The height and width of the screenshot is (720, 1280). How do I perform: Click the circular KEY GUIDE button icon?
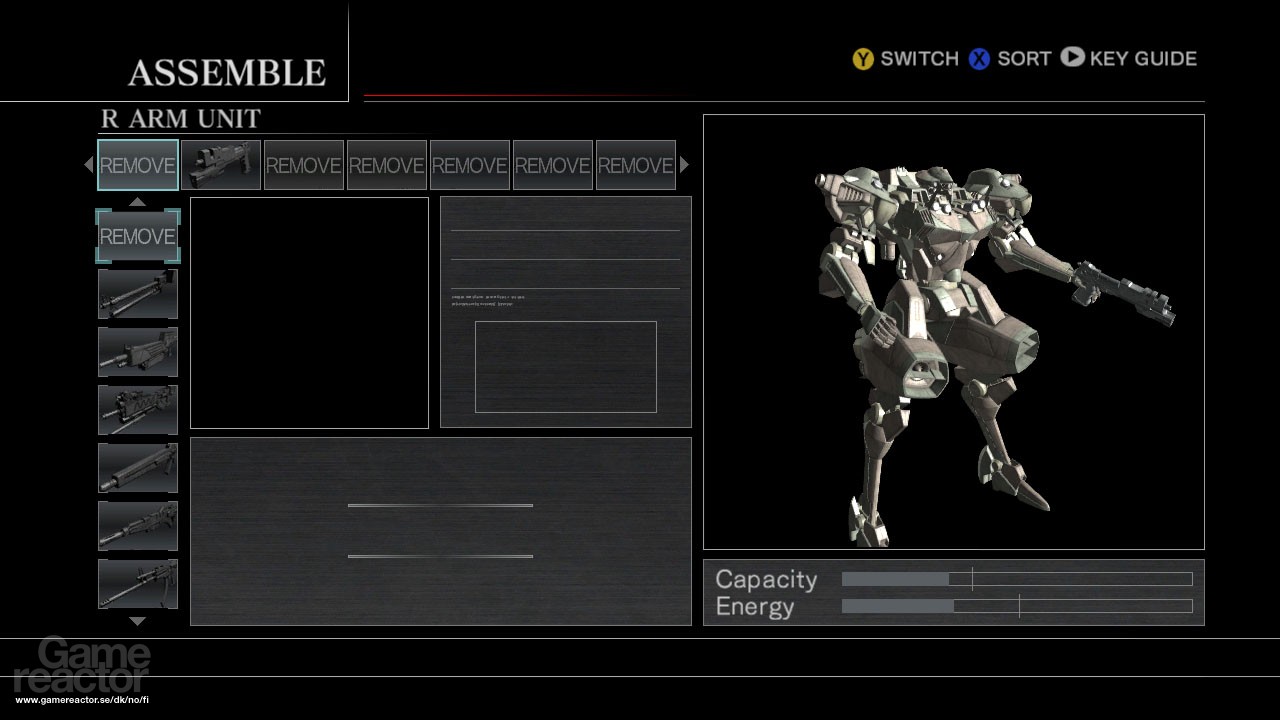pos(1072,59)
